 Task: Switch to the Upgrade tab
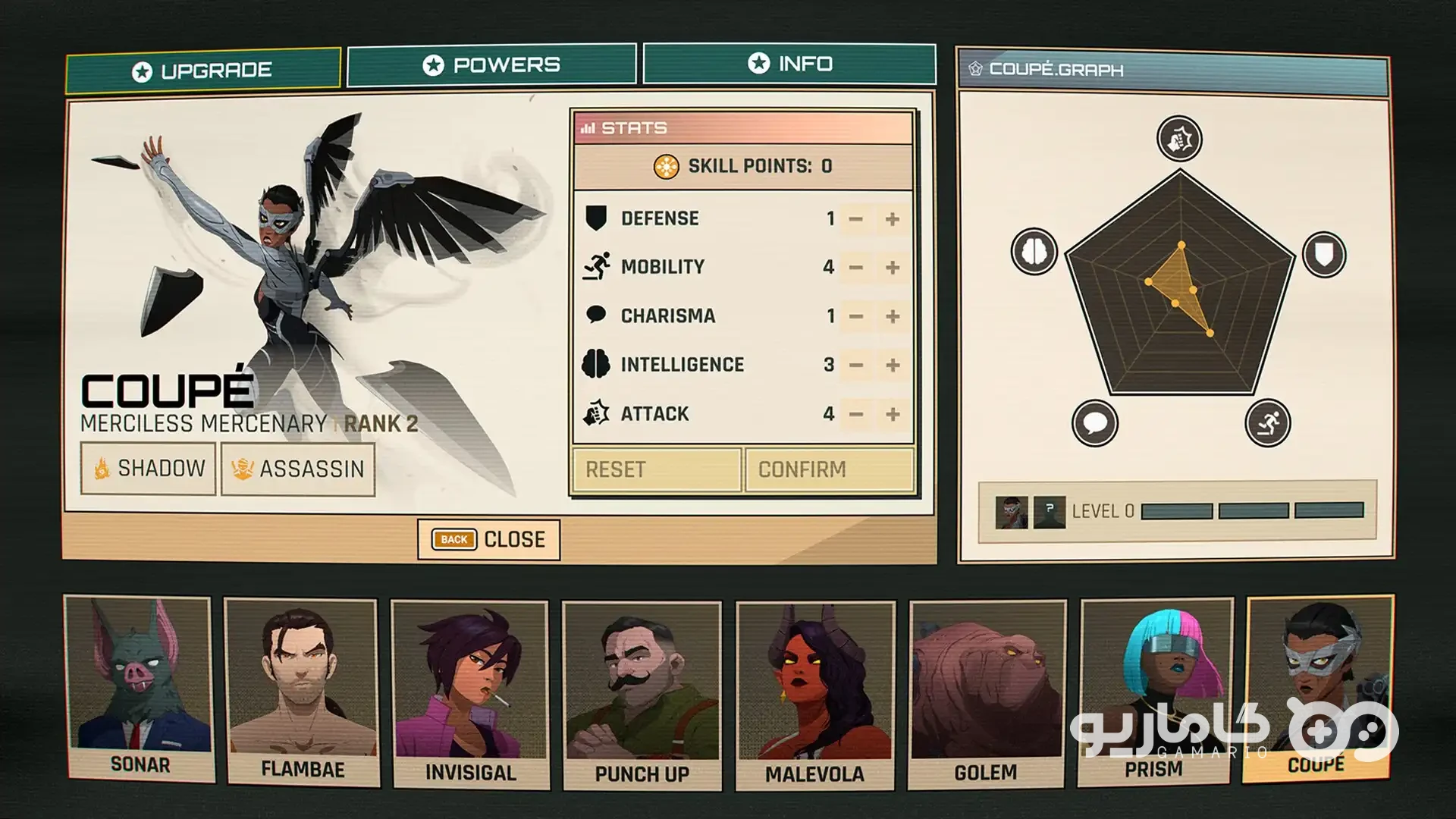click(202, 71)
